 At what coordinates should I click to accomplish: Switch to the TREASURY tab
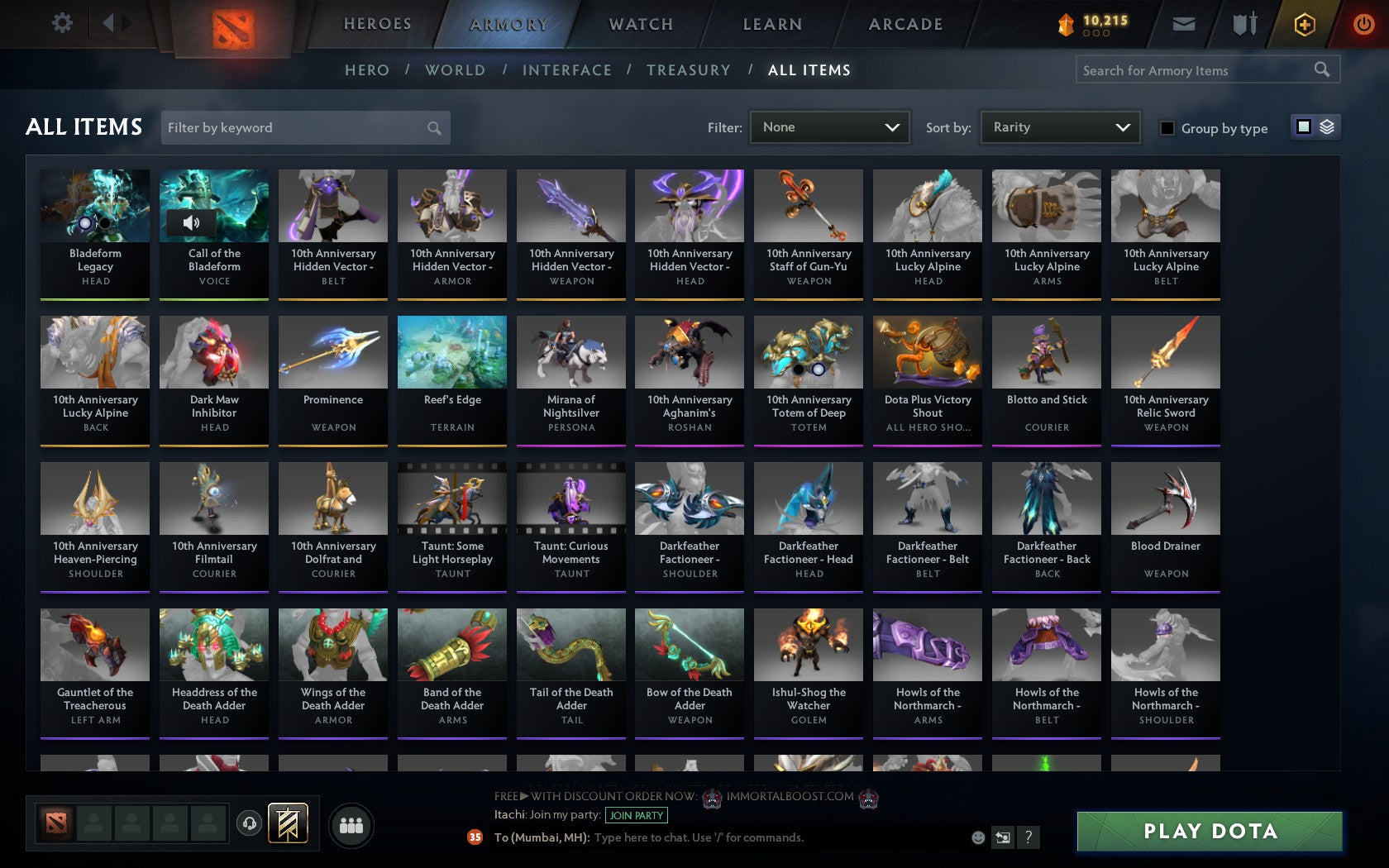689,70
